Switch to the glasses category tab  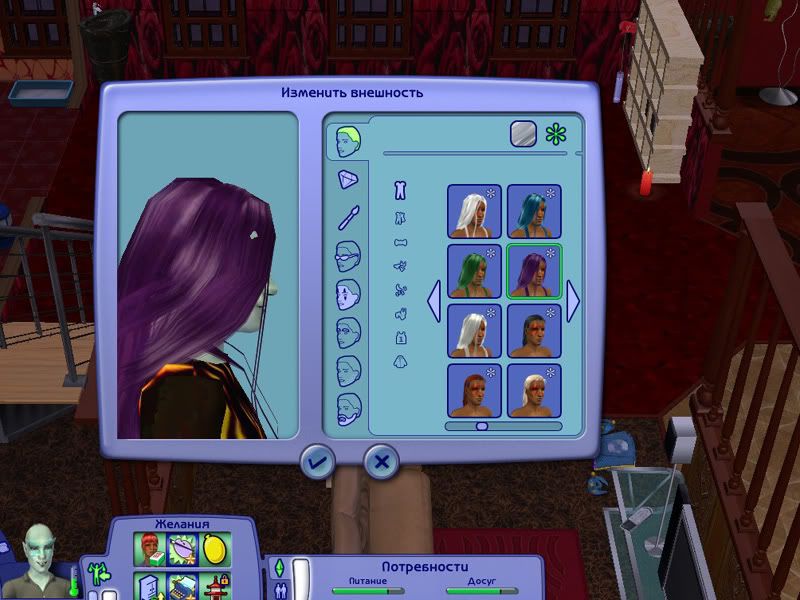coord(348,258)
